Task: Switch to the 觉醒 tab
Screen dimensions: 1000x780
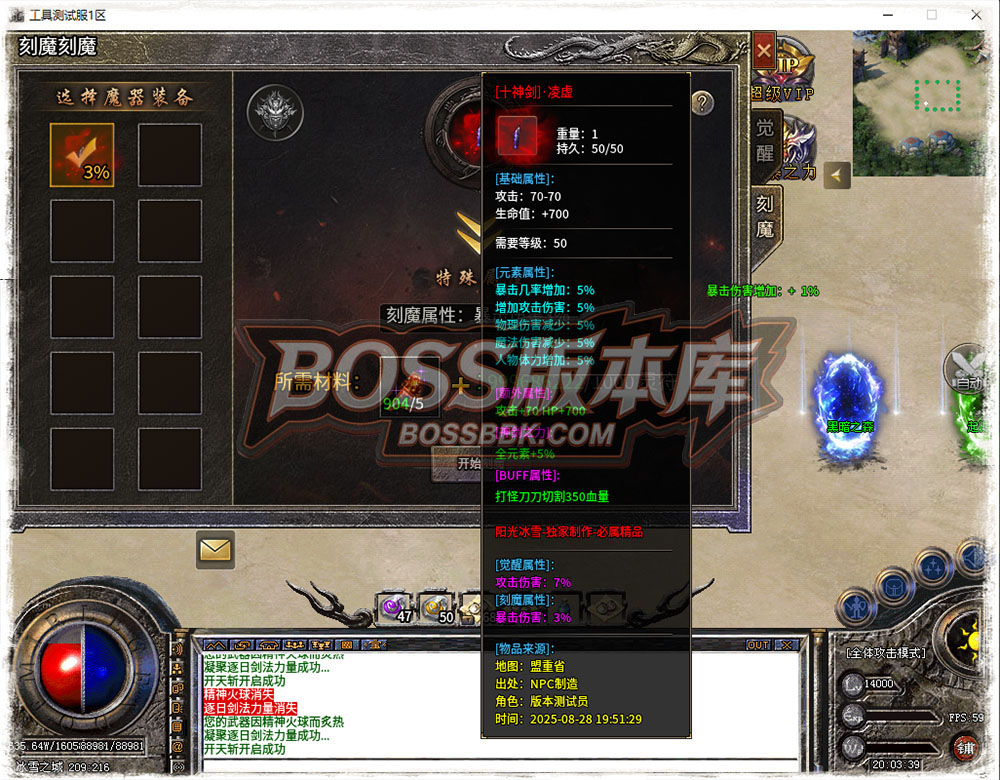Action: [765, 140]
